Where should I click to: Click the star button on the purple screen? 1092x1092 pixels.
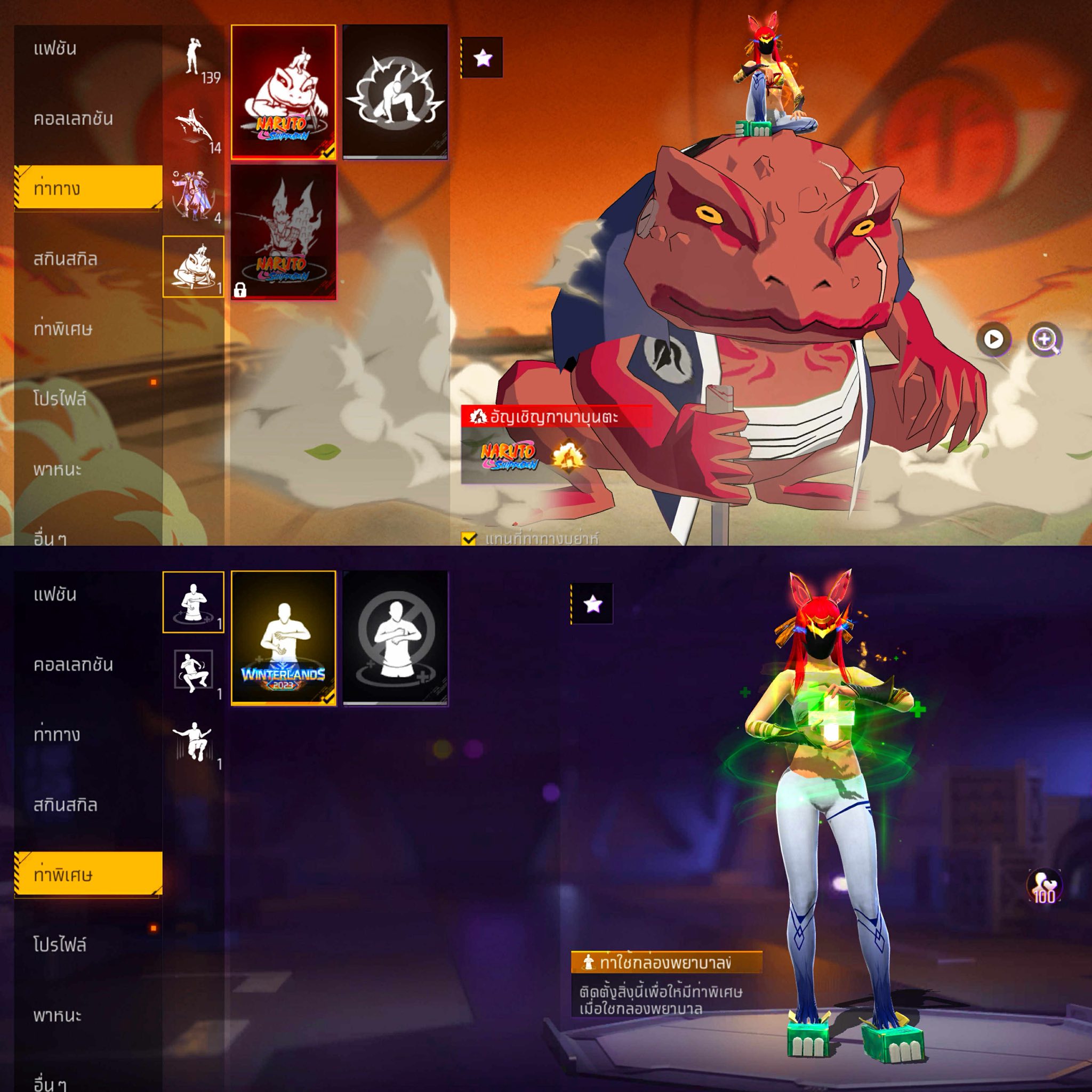click(x=592, y=604)
